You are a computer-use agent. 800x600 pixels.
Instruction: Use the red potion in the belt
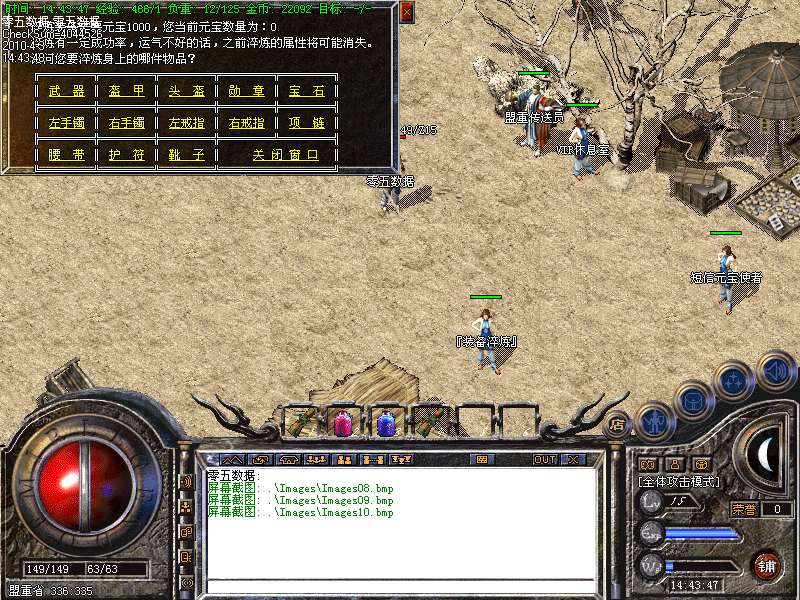[x=342, y=422]
